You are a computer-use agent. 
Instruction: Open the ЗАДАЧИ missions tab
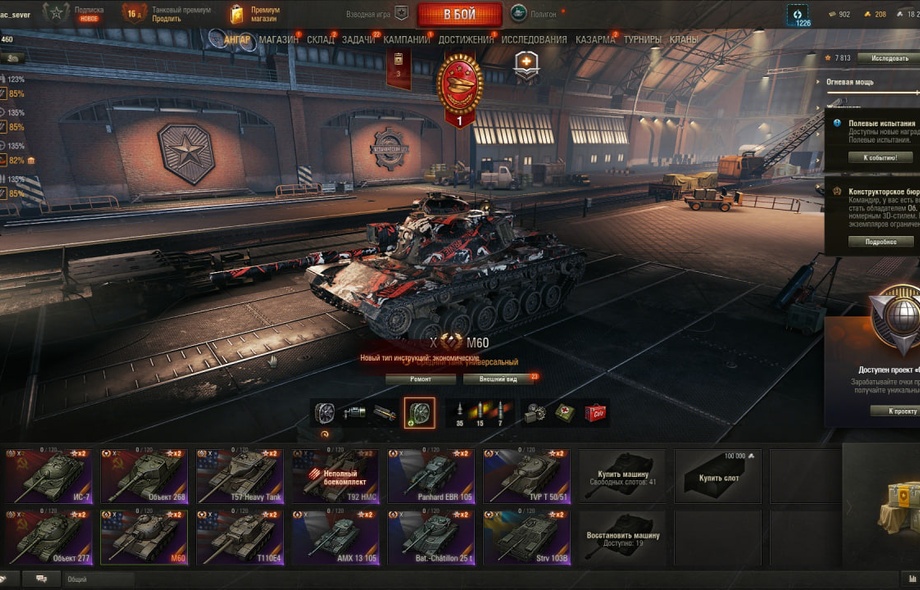click(358, 40)
